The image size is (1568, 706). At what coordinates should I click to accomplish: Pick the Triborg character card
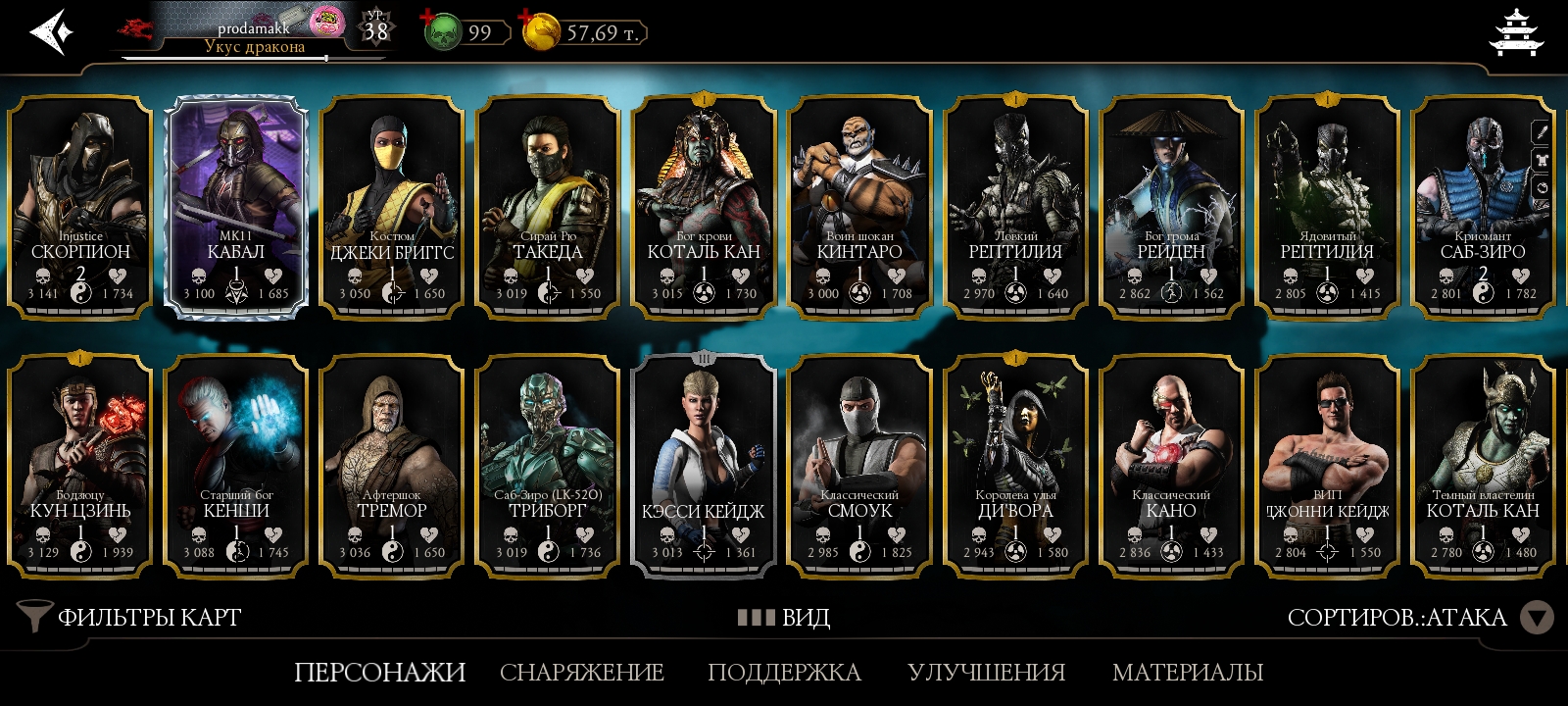coord(548,467)
